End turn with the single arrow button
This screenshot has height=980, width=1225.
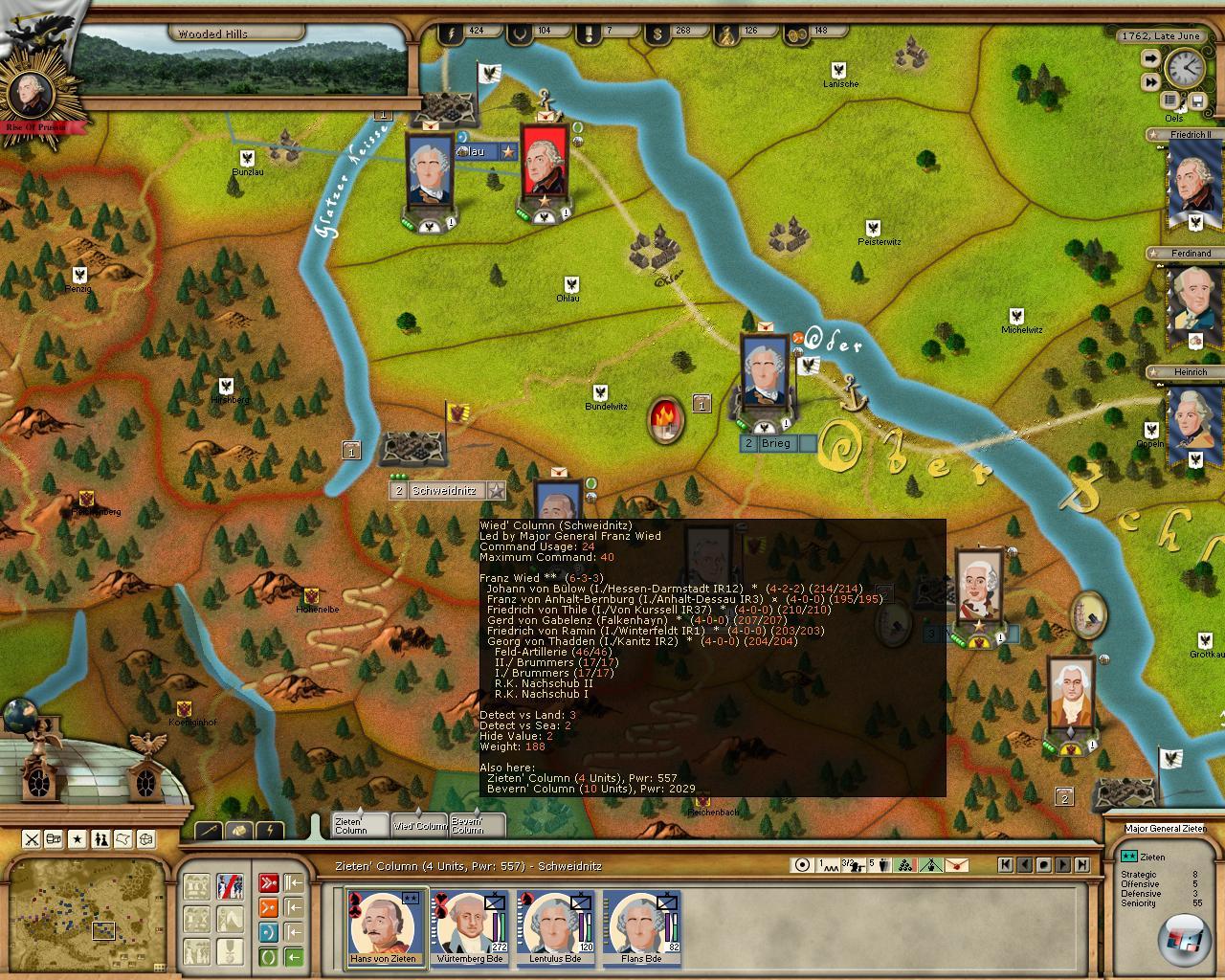click(x=1150, y=59)
